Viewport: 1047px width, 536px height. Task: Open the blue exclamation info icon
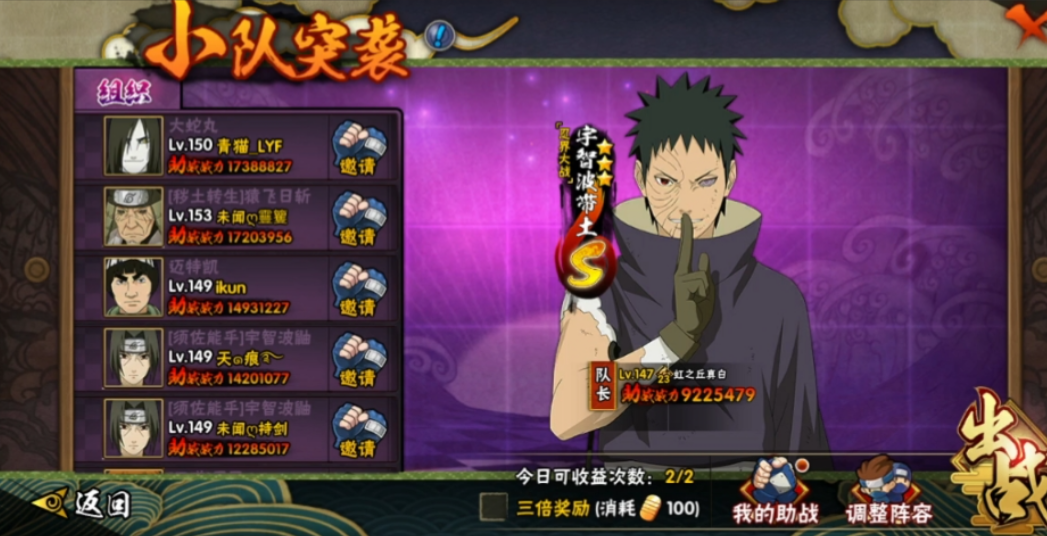click(x=439, y=37)
